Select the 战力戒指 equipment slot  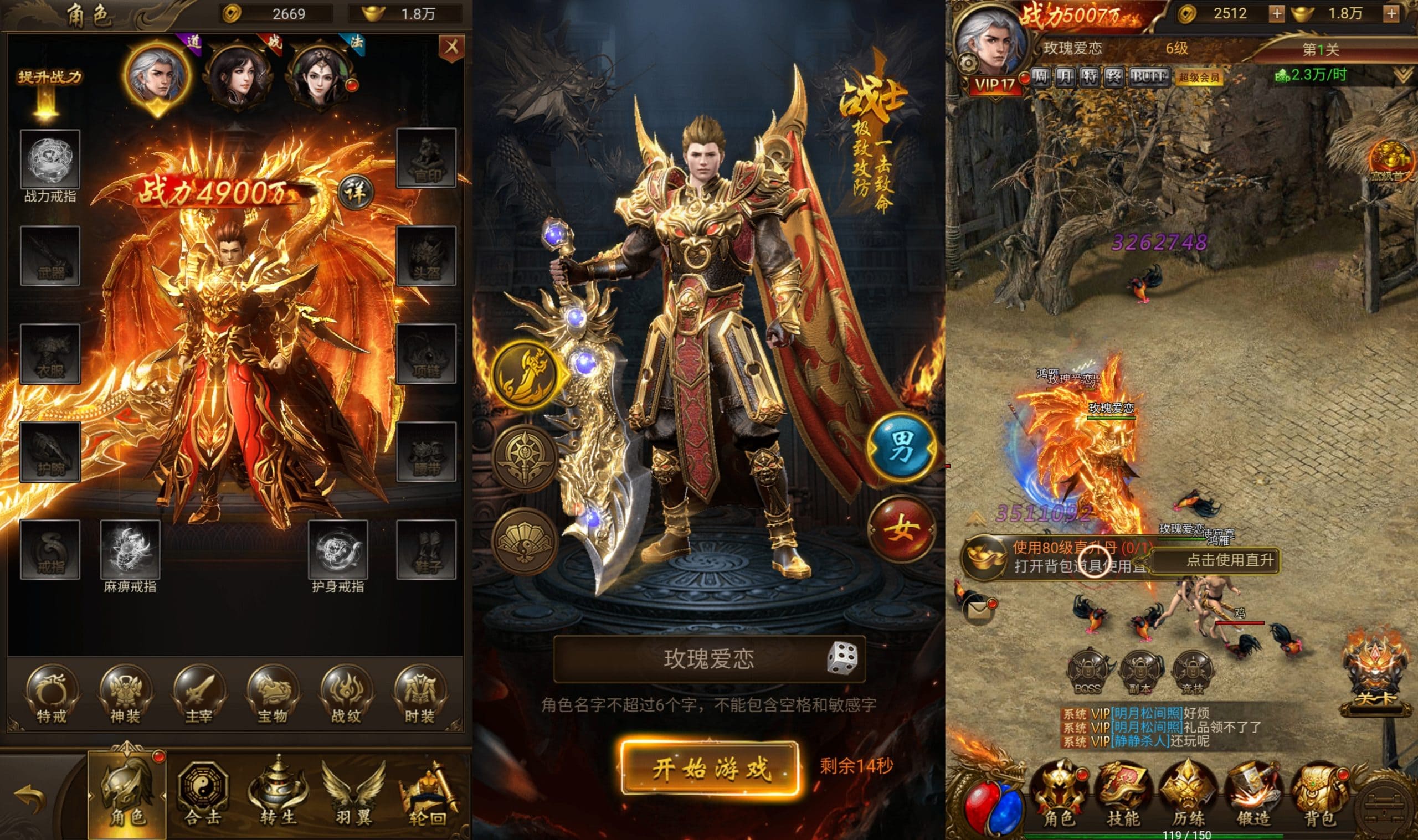(x=50, y=159)
